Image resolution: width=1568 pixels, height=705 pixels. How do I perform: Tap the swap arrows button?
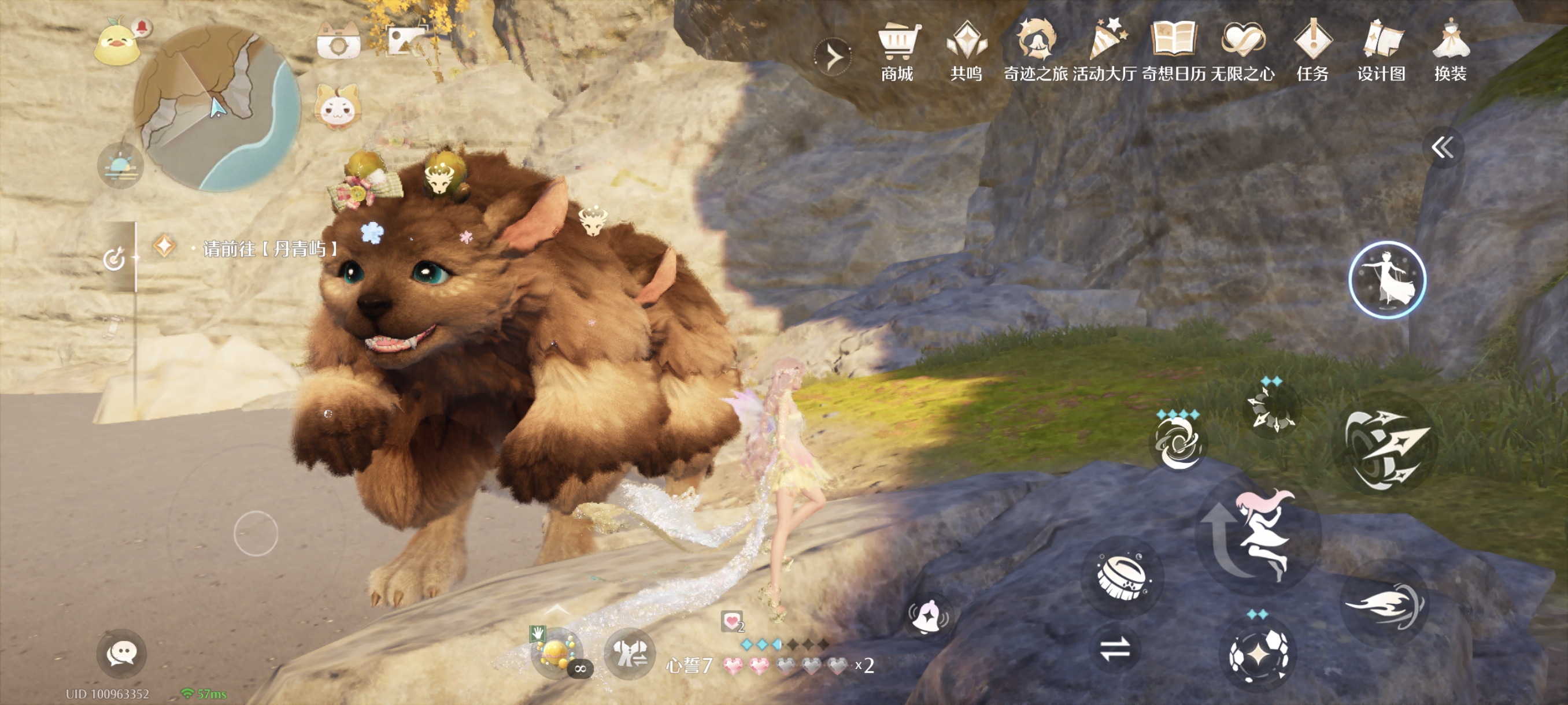point(1115,648)
